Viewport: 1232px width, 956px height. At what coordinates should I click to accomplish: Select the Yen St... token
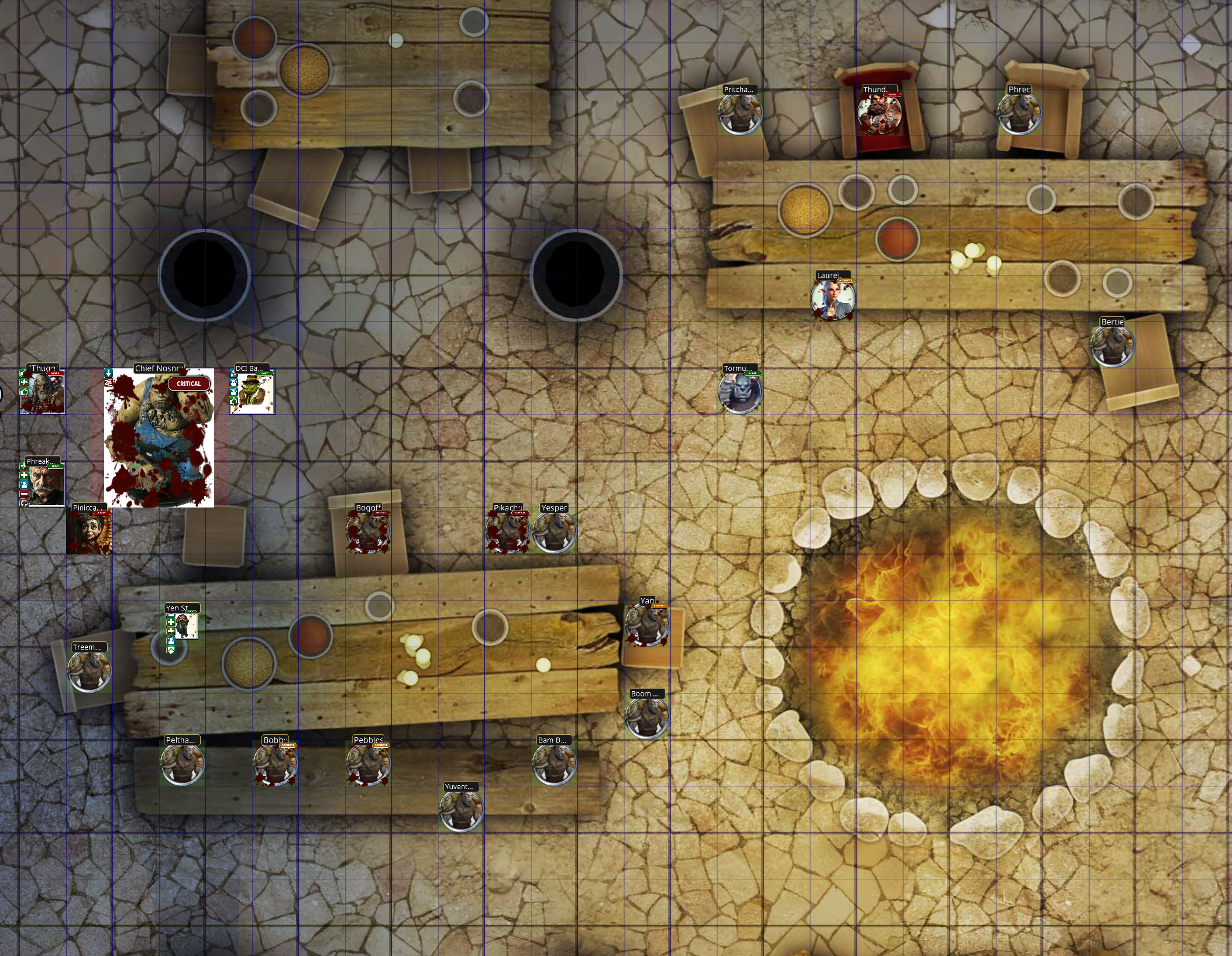(184, 626)
